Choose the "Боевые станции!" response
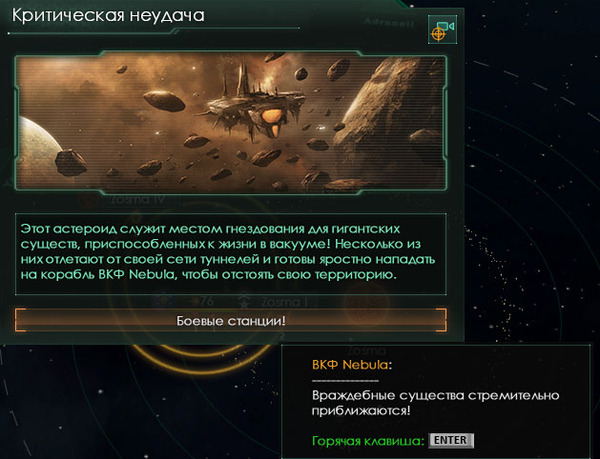The width and height of the screenshot is (600, 459). (x=231, y=320)
